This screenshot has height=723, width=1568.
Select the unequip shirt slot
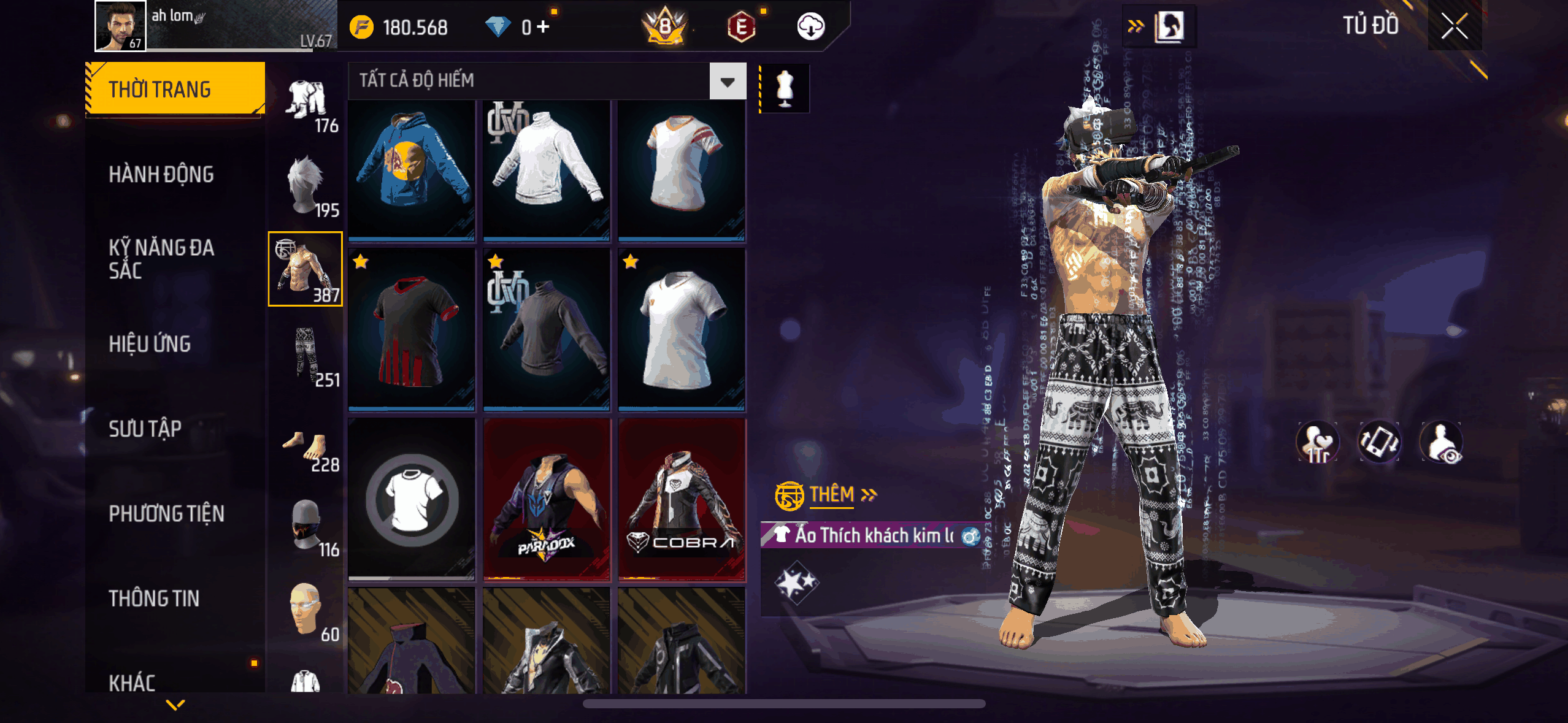coord(412,500)
